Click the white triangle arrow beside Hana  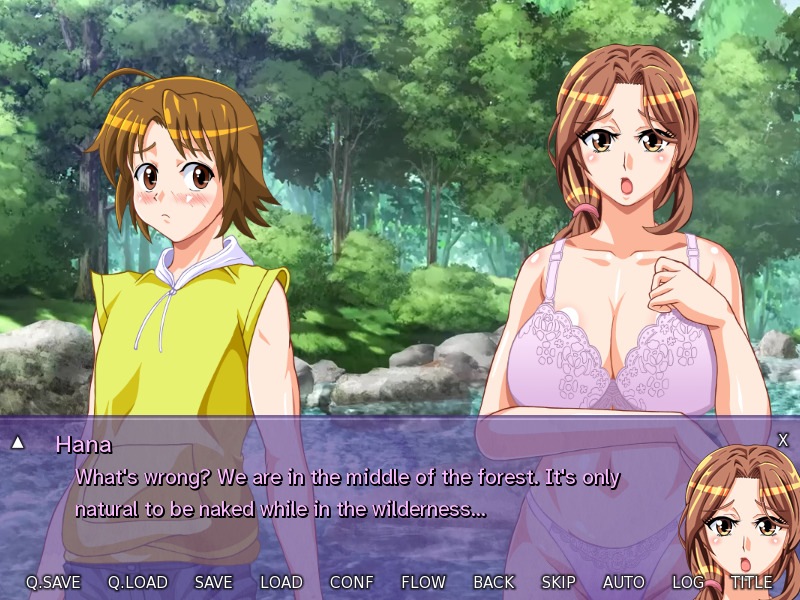pos(17,442)
